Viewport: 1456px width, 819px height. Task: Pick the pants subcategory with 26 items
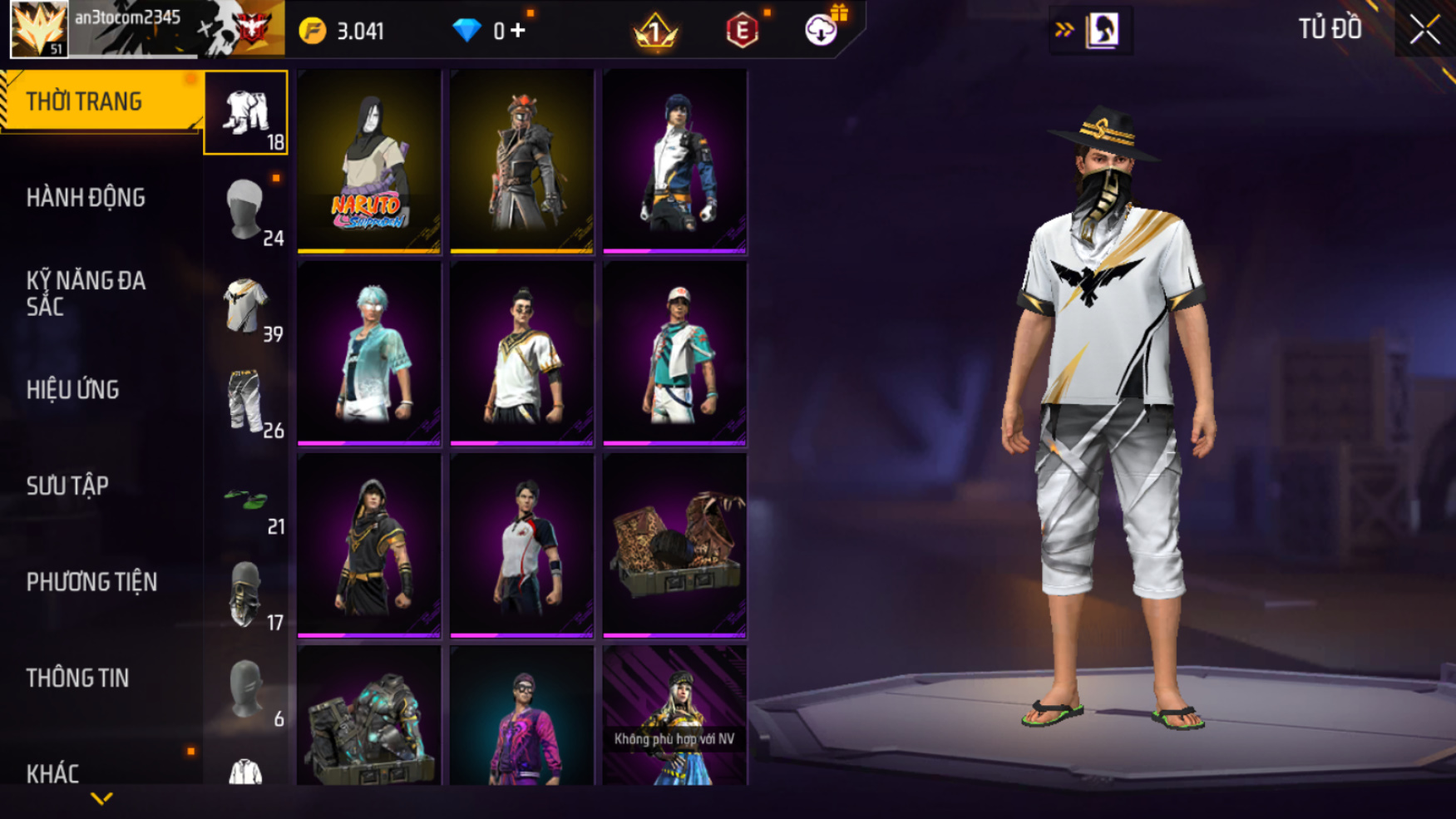click(246, 403)
